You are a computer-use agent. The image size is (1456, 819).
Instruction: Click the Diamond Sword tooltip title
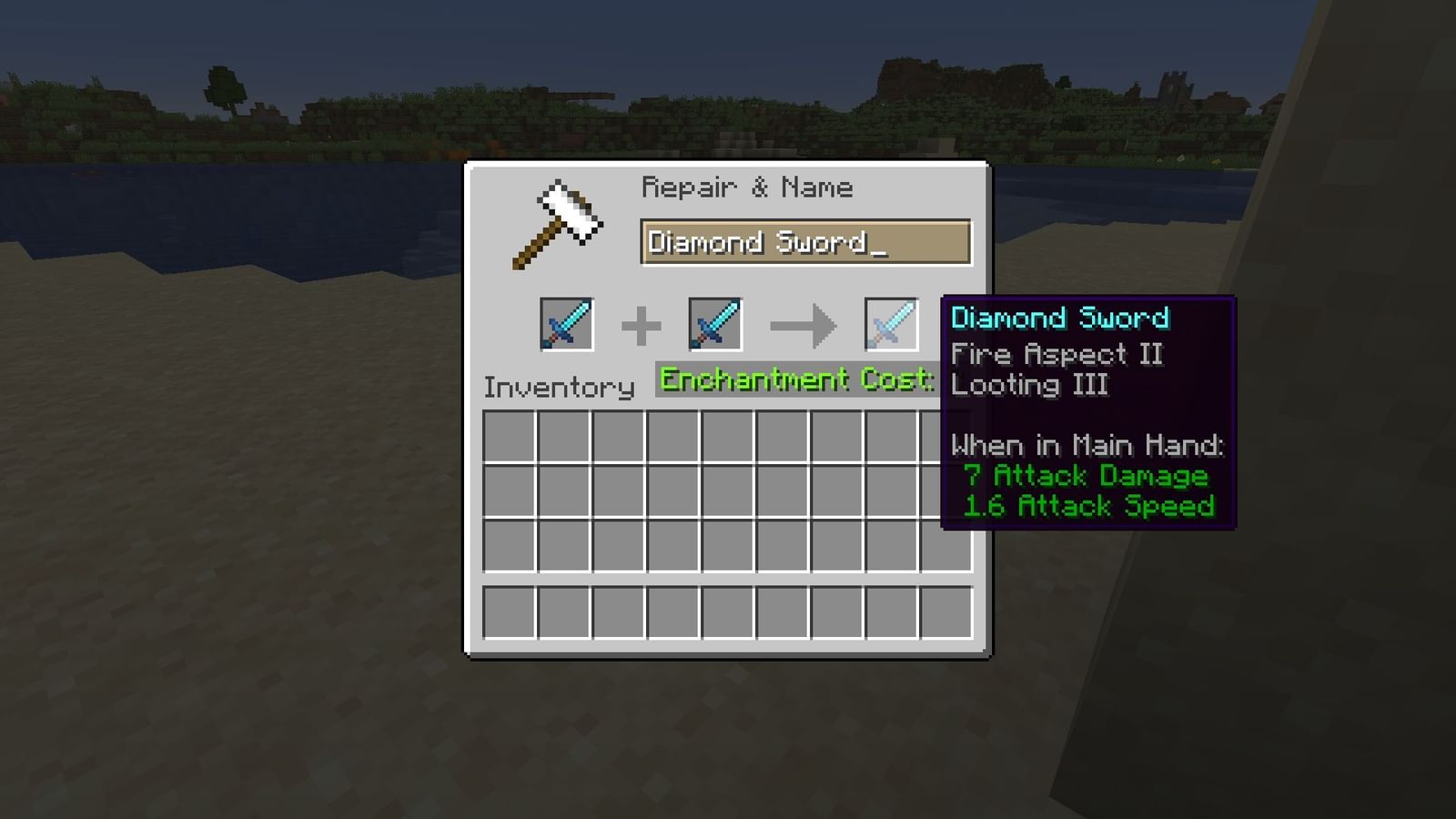point(1059,318)
